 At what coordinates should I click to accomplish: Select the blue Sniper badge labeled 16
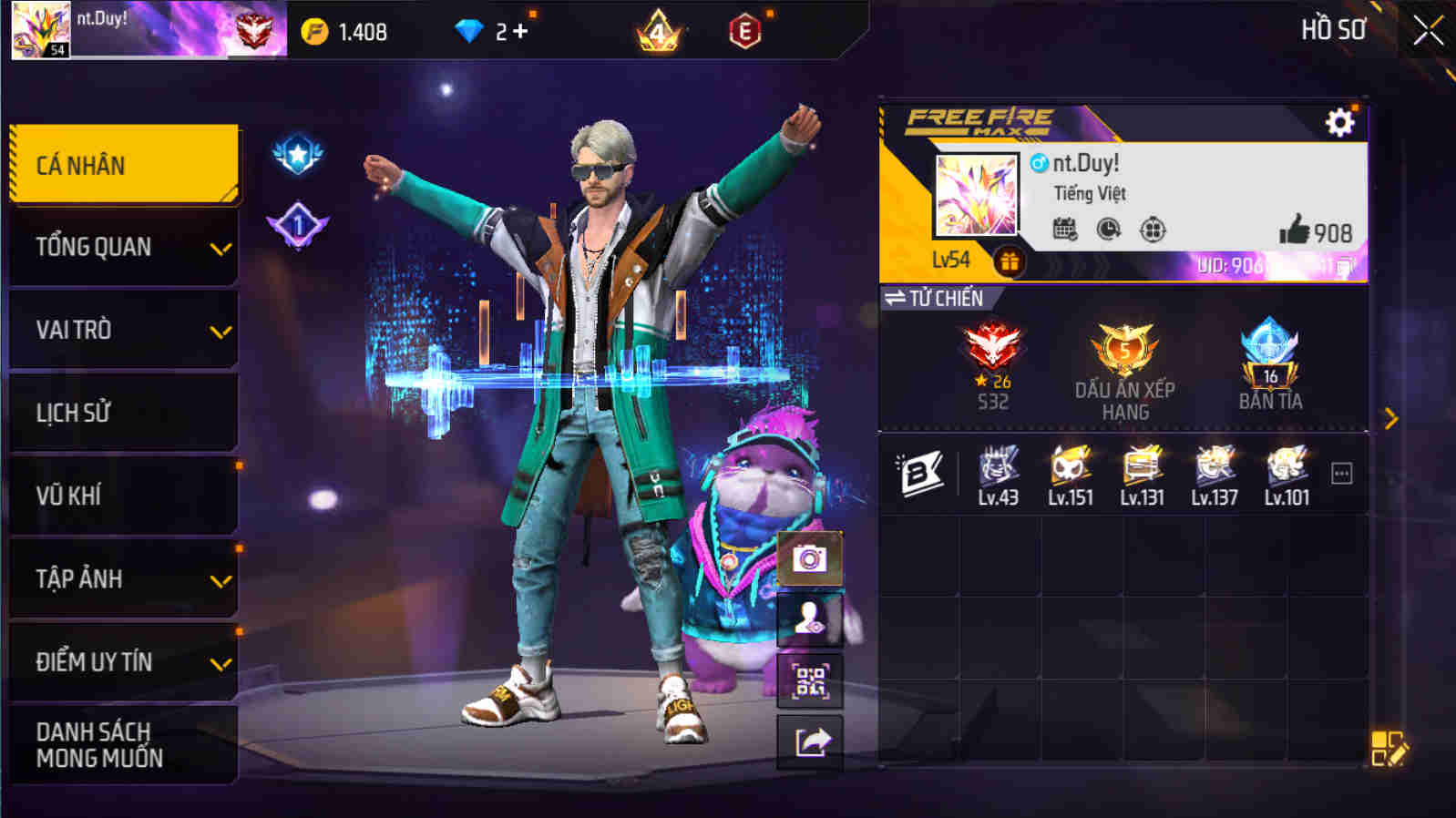1269,355
